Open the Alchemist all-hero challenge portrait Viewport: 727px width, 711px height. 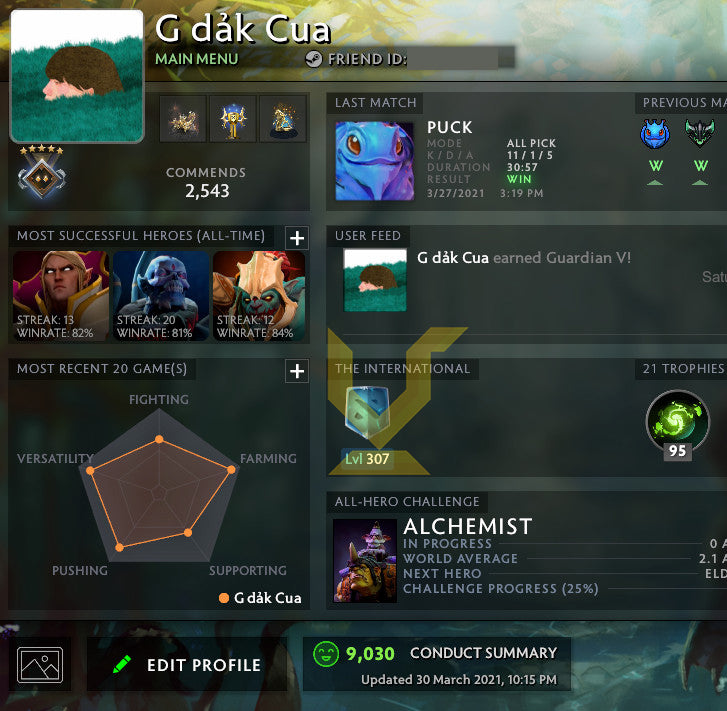(365, 559)
